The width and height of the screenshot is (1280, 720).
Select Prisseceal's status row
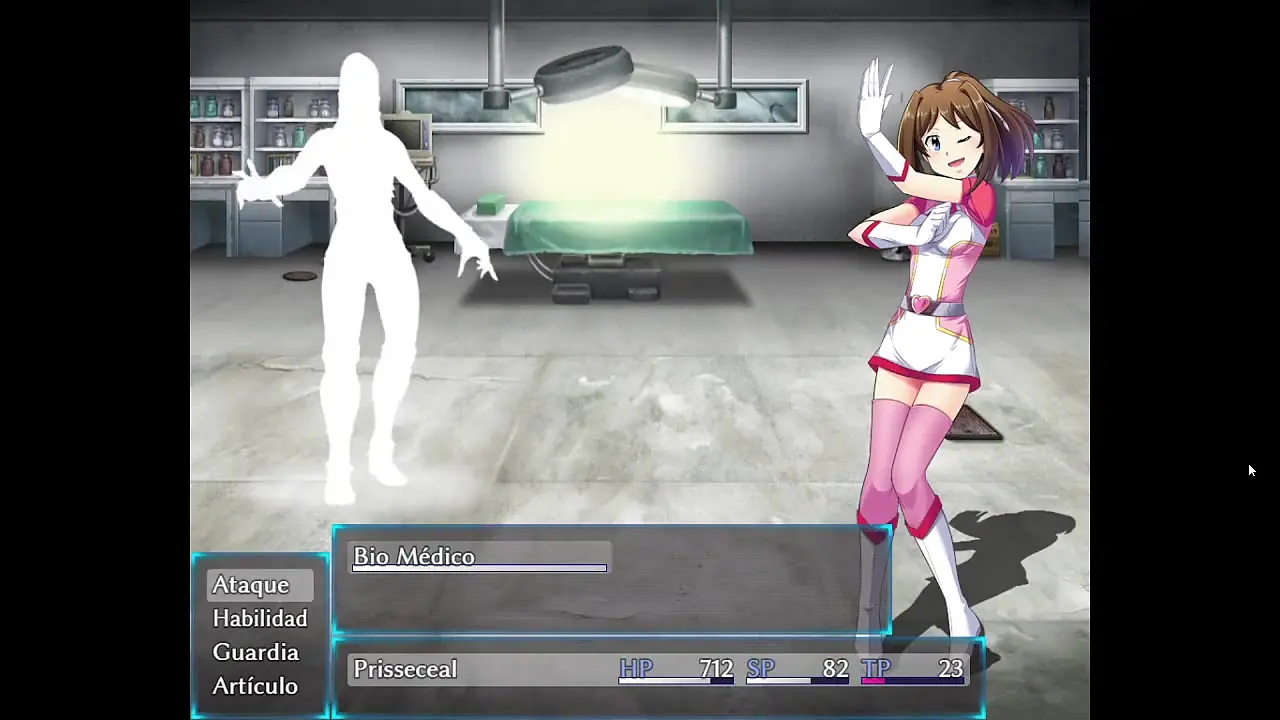658,669
